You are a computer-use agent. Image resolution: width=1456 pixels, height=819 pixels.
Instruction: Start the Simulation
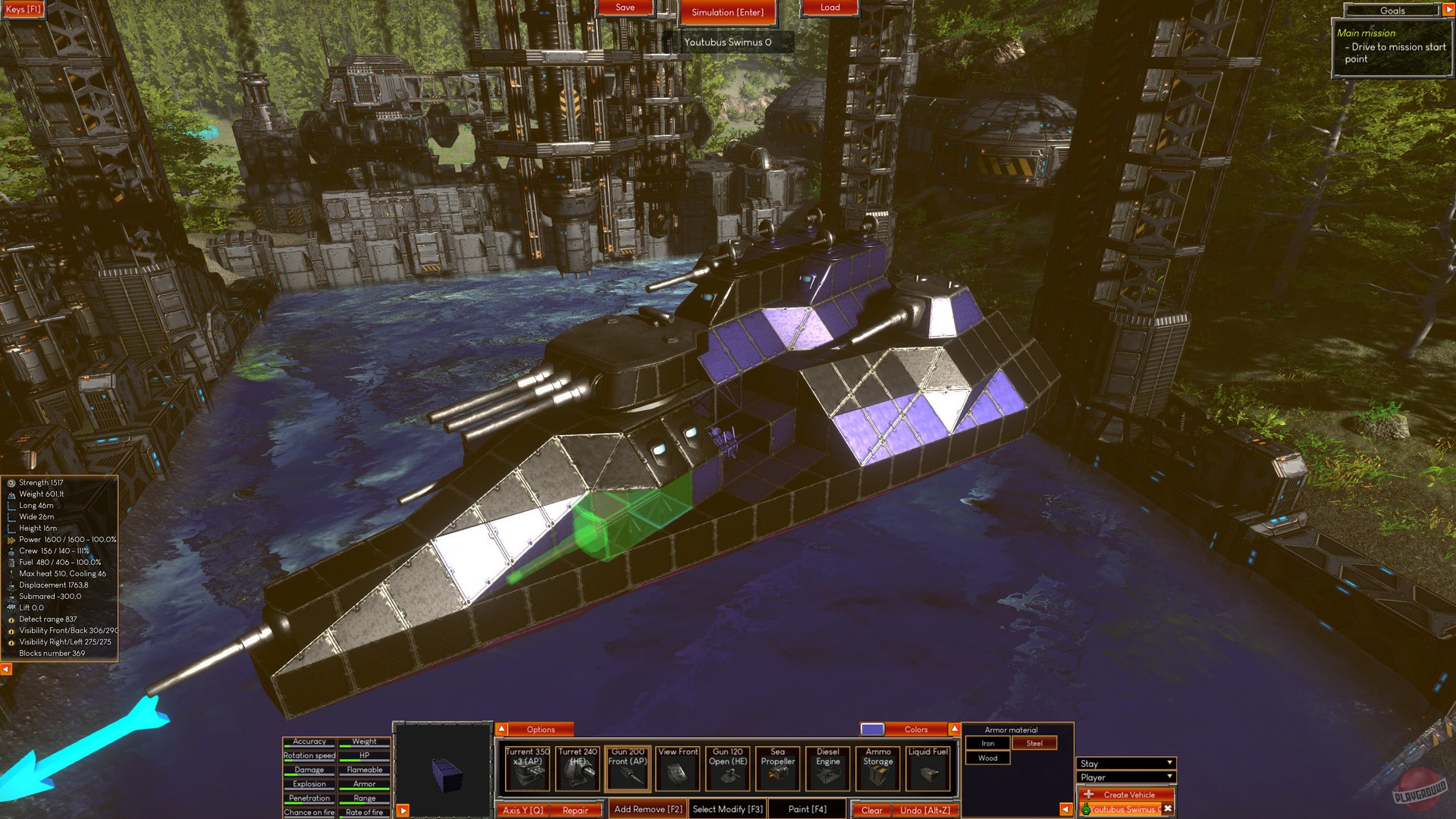tap(728, 12)
